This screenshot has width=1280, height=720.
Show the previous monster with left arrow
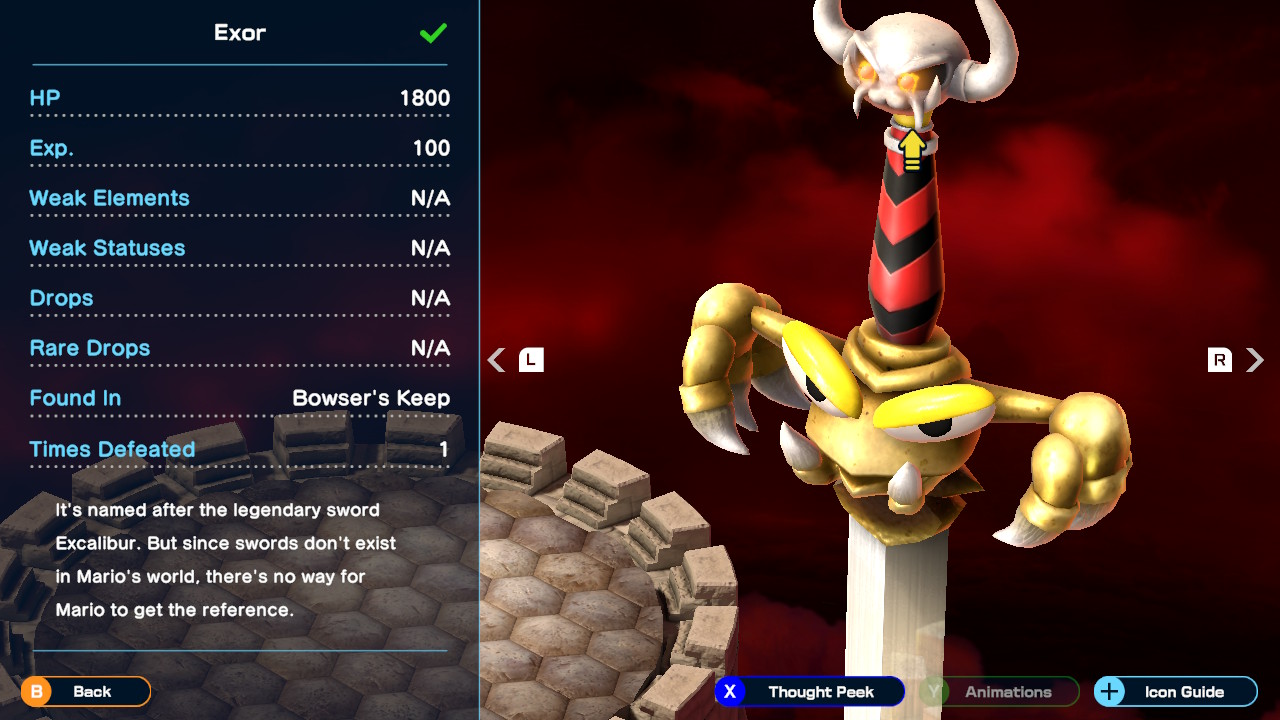[x=497, y=360]
